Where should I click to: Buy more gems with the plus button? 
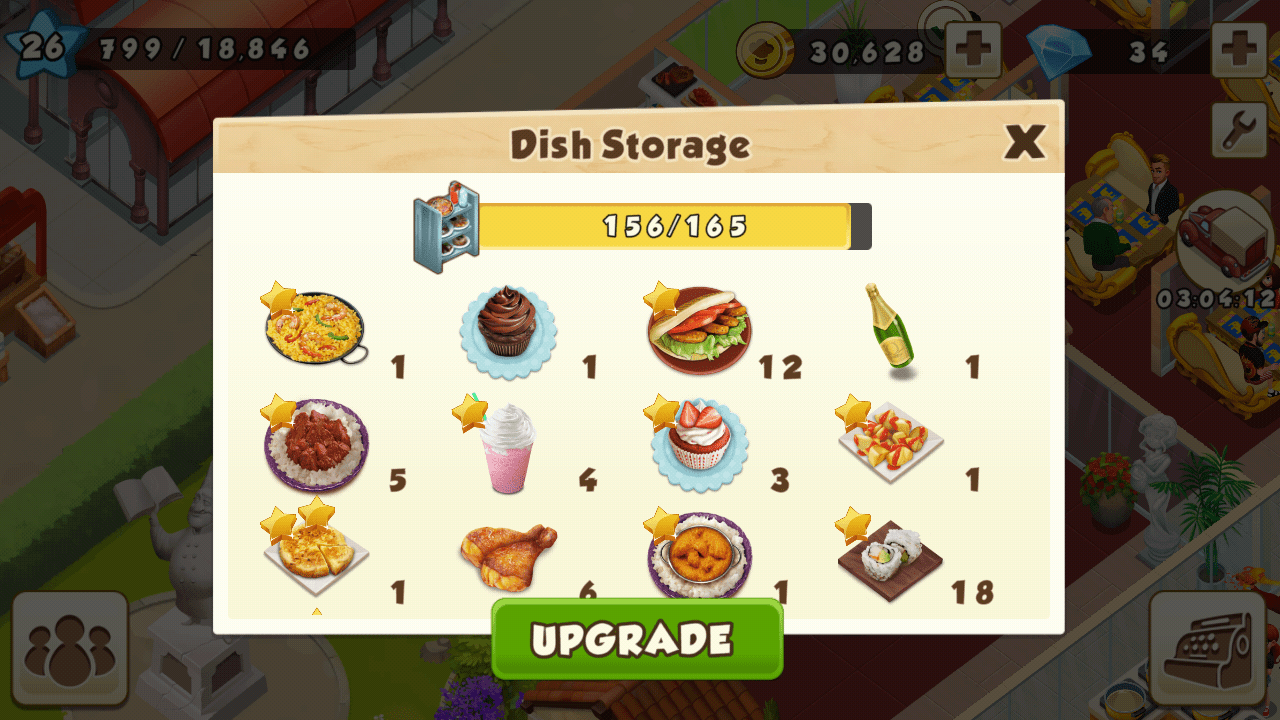[1239, 50]
